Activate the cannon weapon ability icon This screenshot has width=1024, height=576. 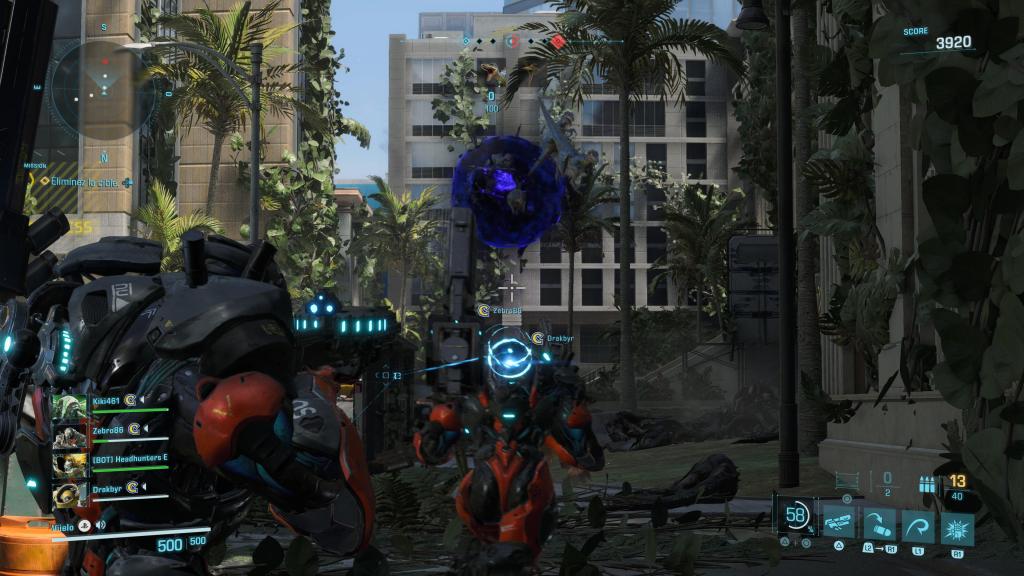[838, 524]
